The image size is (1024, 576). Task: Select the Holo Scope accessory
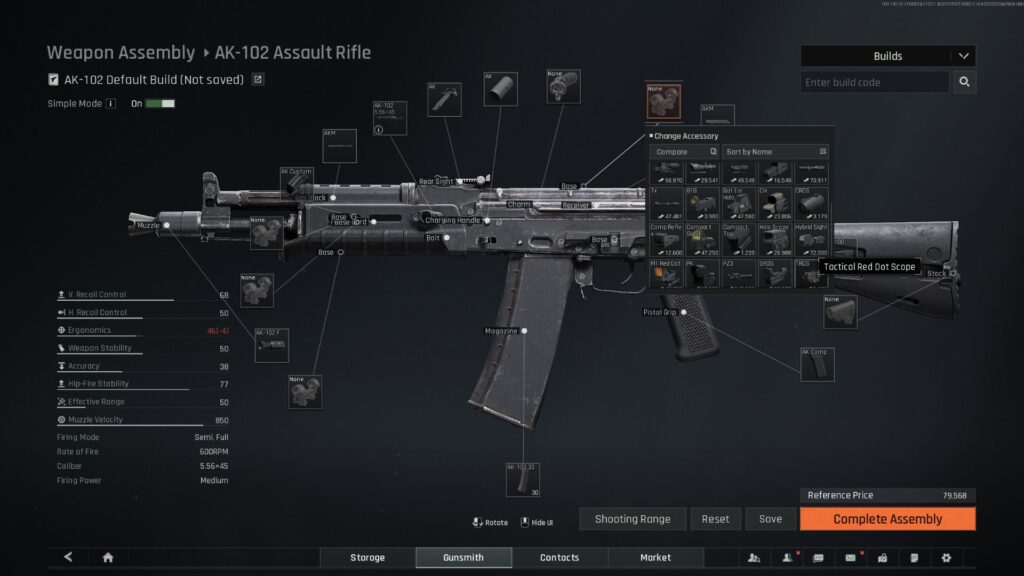click(775, 239)
